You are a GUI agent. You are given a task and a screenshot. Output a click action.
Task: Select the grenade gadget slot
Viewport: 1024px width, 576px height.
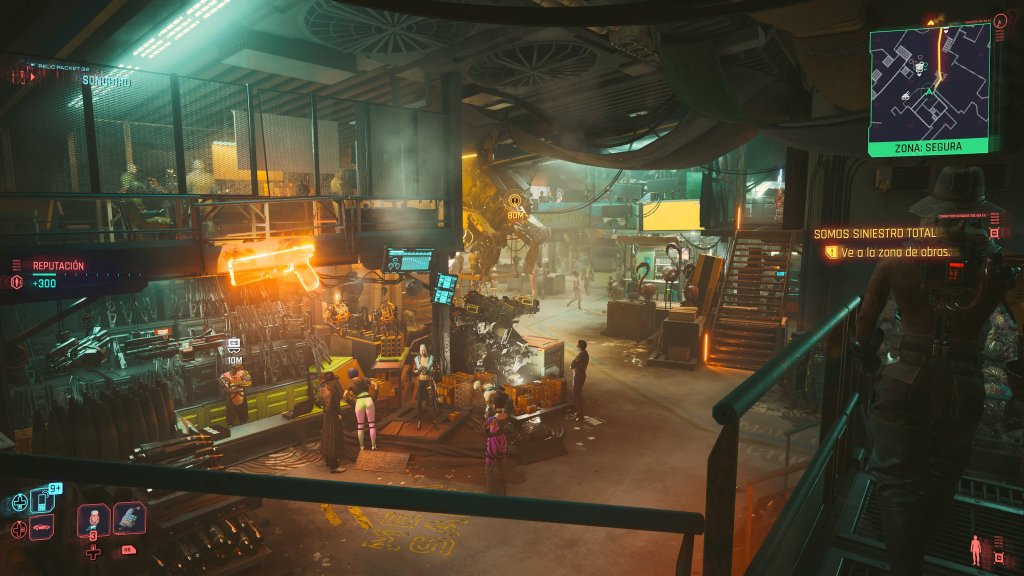point(130,518)
